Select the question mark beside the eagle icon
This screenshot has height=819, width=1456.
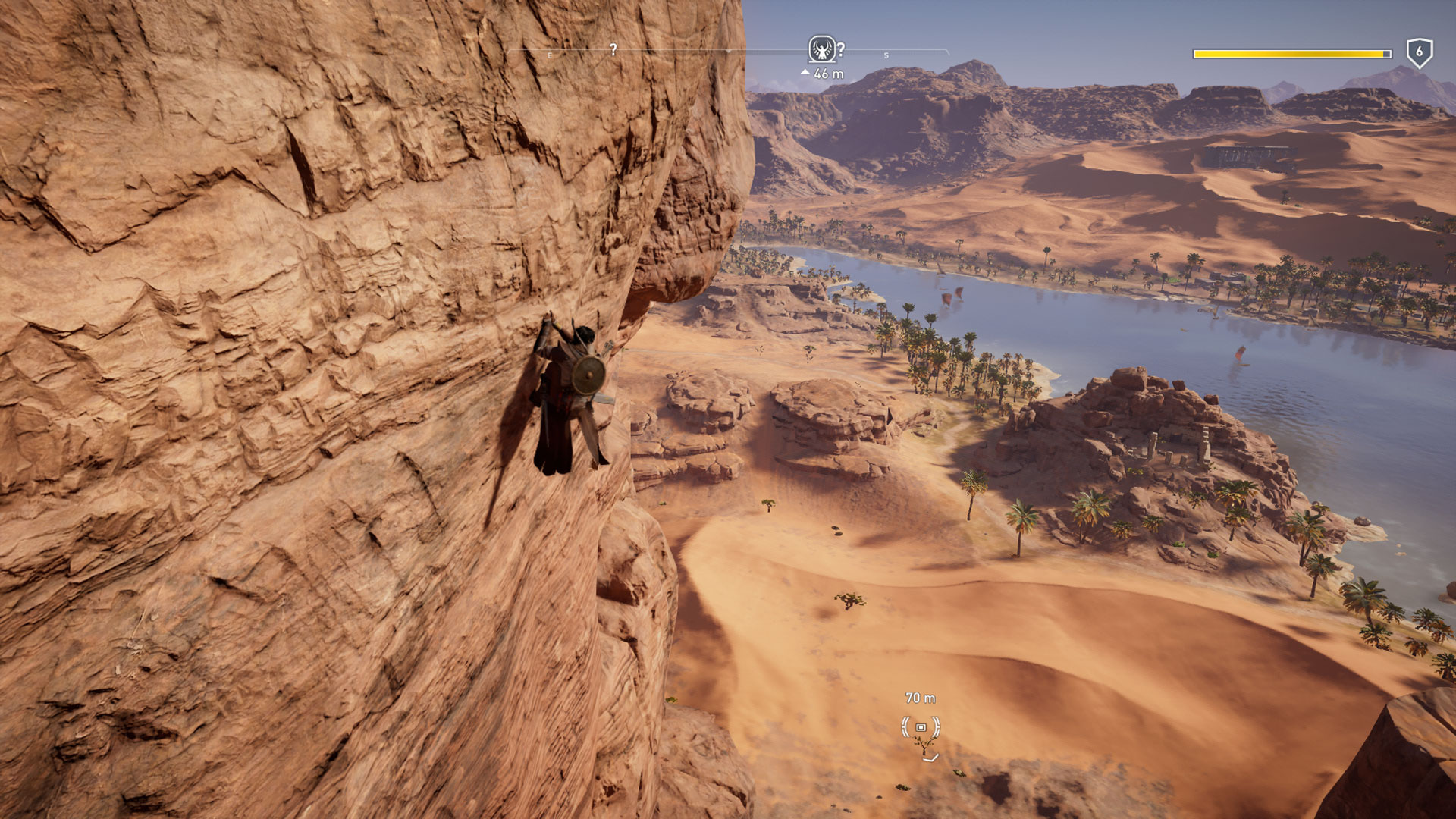click(841, 49)
